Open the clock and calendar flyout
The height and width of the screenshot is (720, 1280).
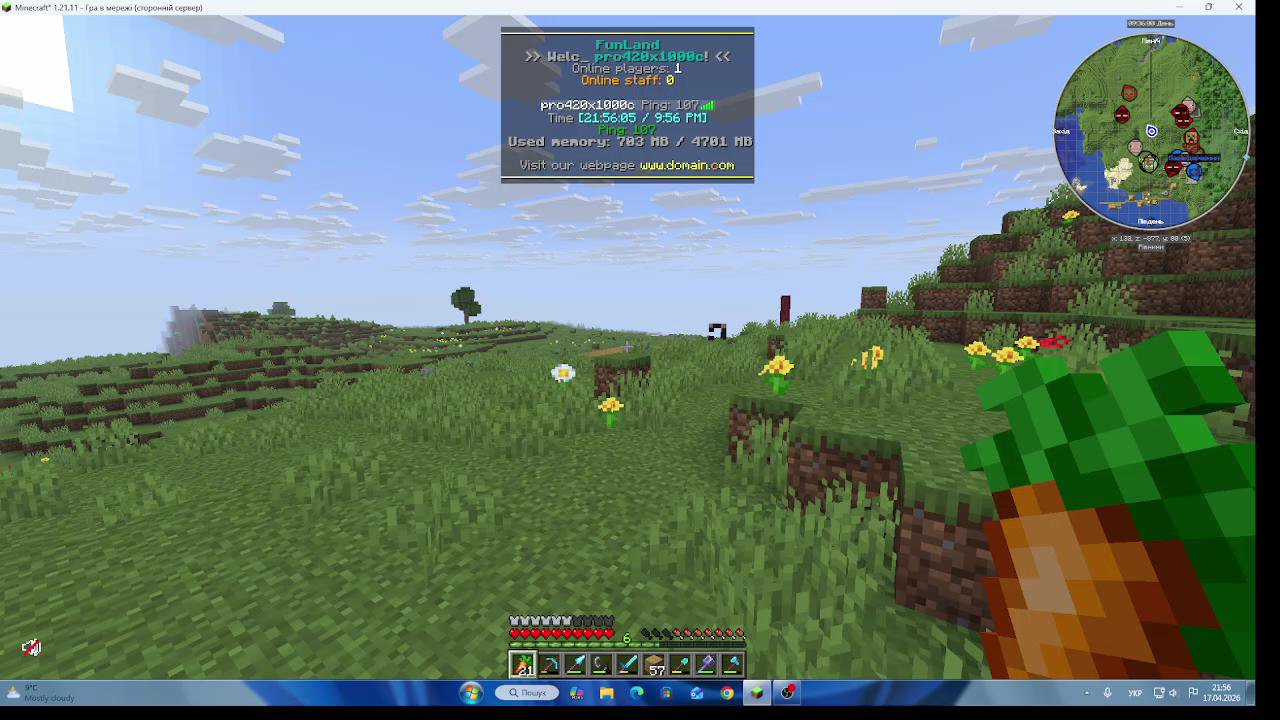tap(1221, 693)
